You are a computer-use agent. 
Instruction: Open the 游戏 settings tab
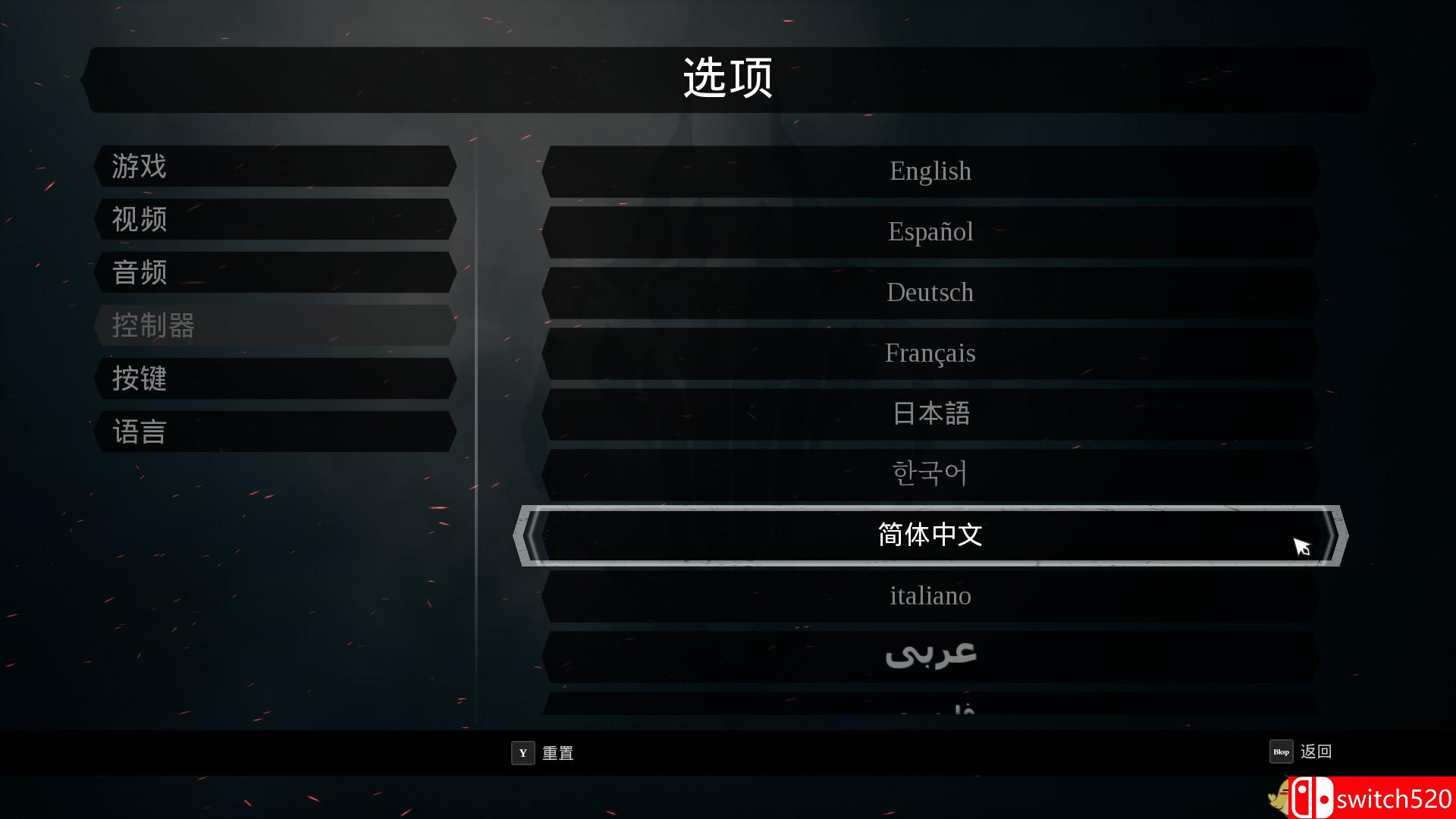273,167
